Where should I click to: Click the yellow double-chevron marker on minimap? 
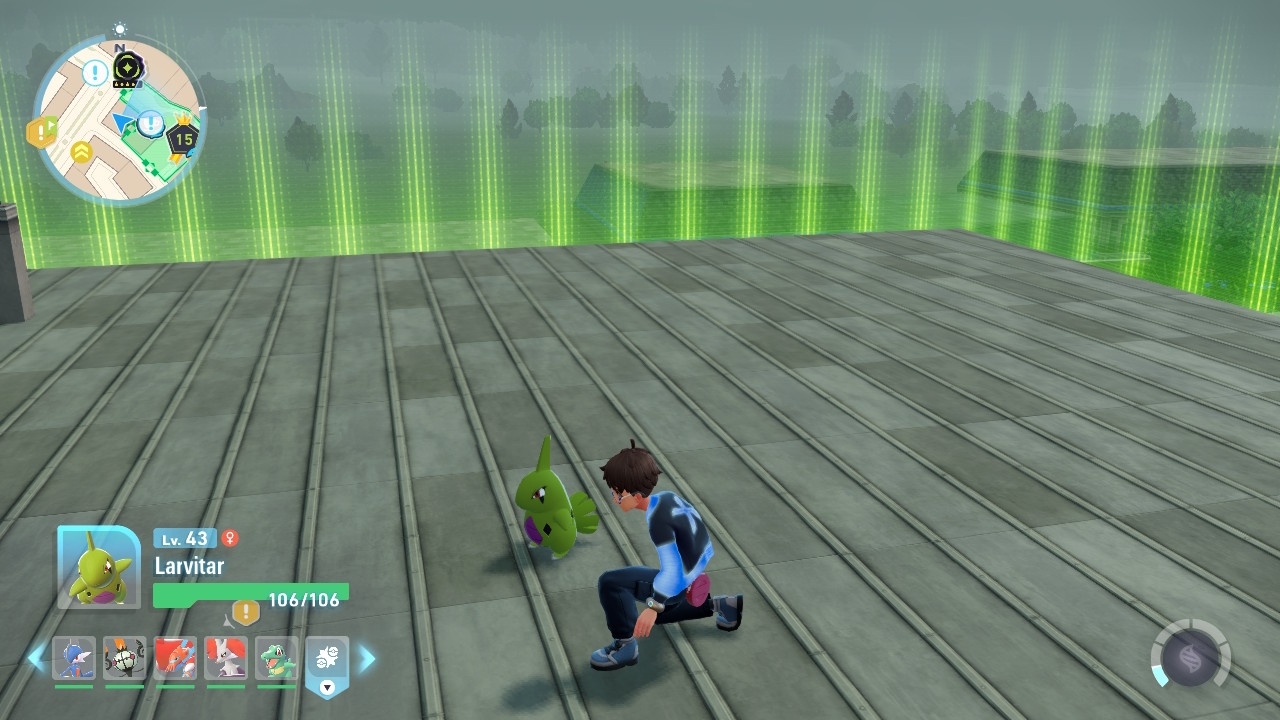pyautogui.click(x=81, y=152)
